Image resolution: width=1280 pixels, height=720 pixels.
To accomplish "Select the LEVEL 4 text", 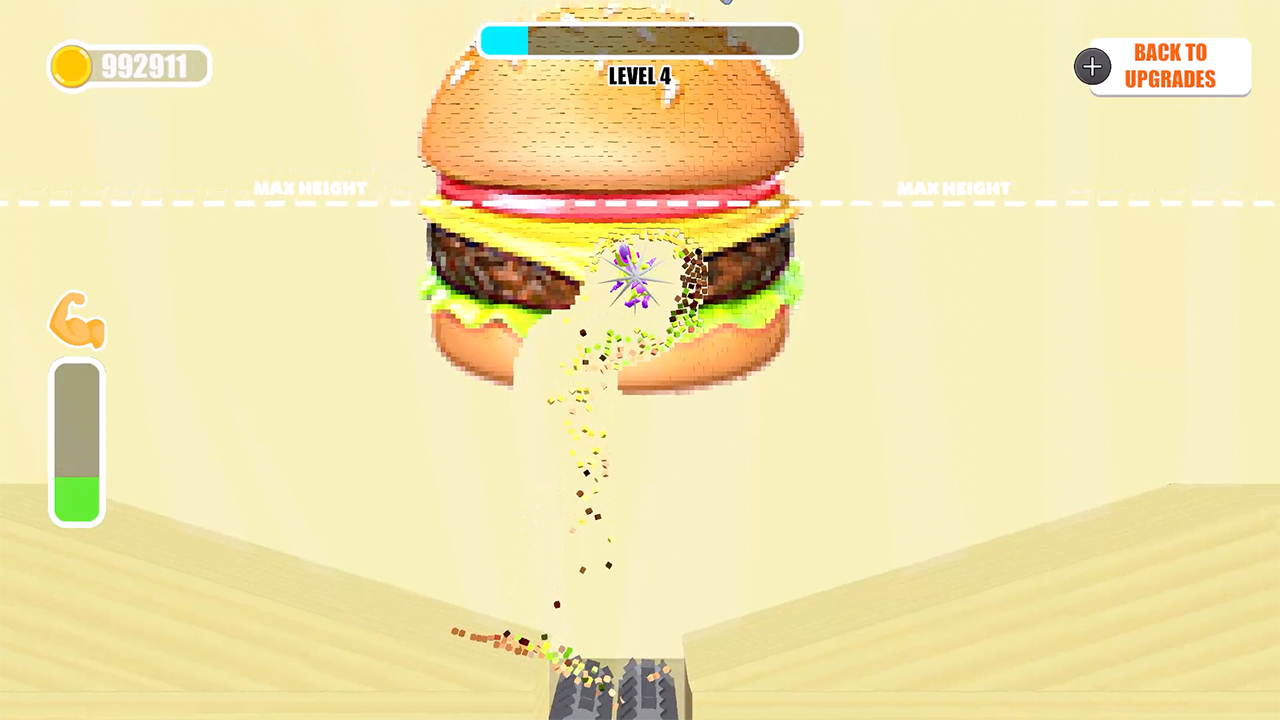I will [639, 76].
